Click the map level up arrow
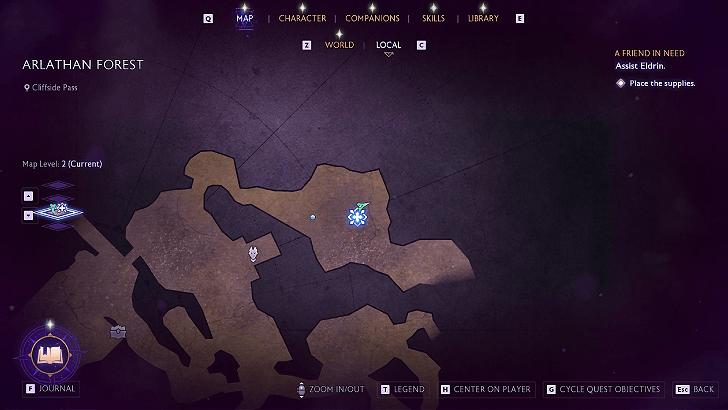Viewport: 728px width, 410px height. click(28, 194)
